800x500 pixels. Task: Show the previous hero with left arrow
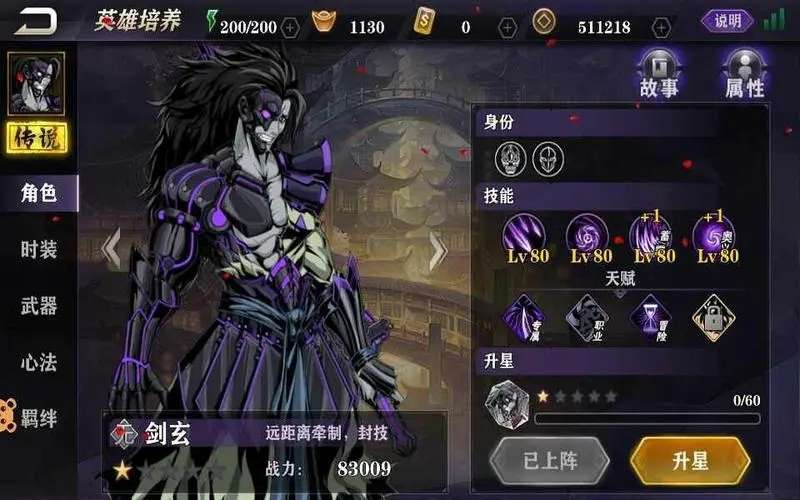point(112,250)
